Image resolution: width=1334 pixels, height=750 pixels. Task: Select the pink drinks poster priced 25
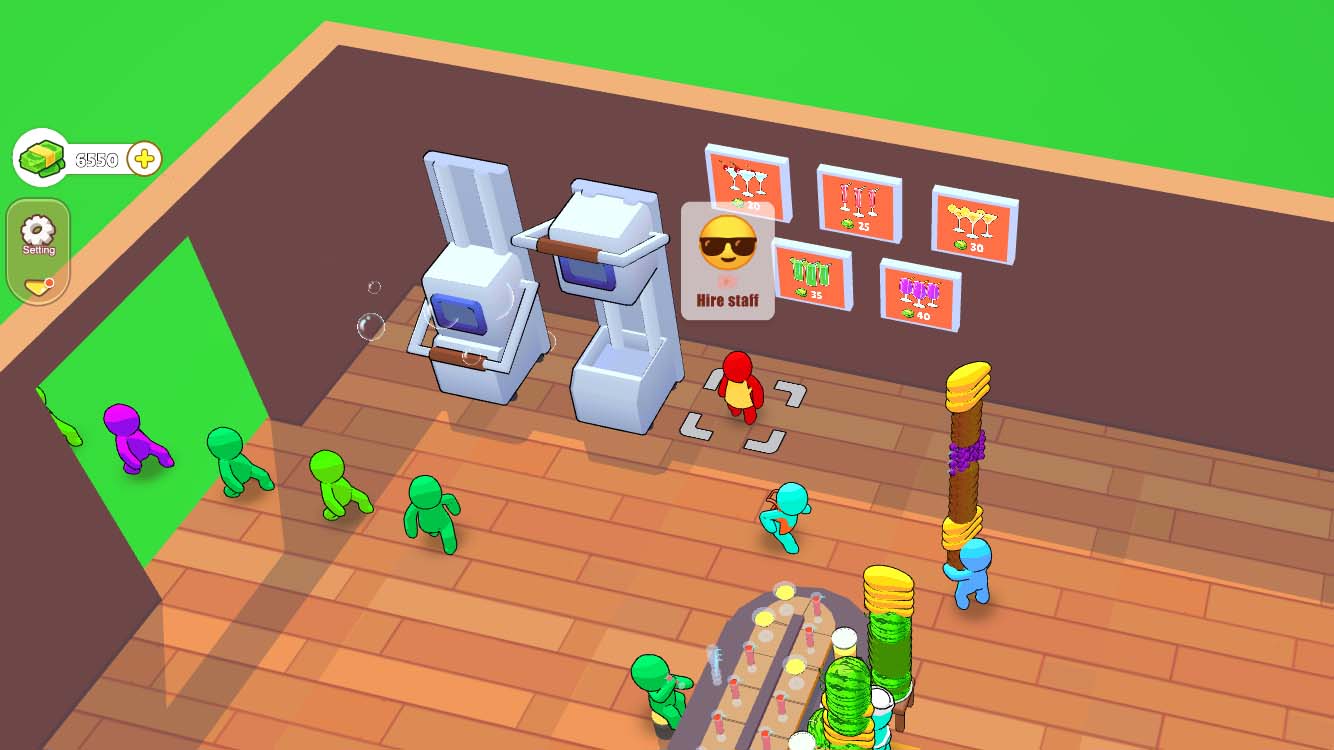(x=857, y=203)
